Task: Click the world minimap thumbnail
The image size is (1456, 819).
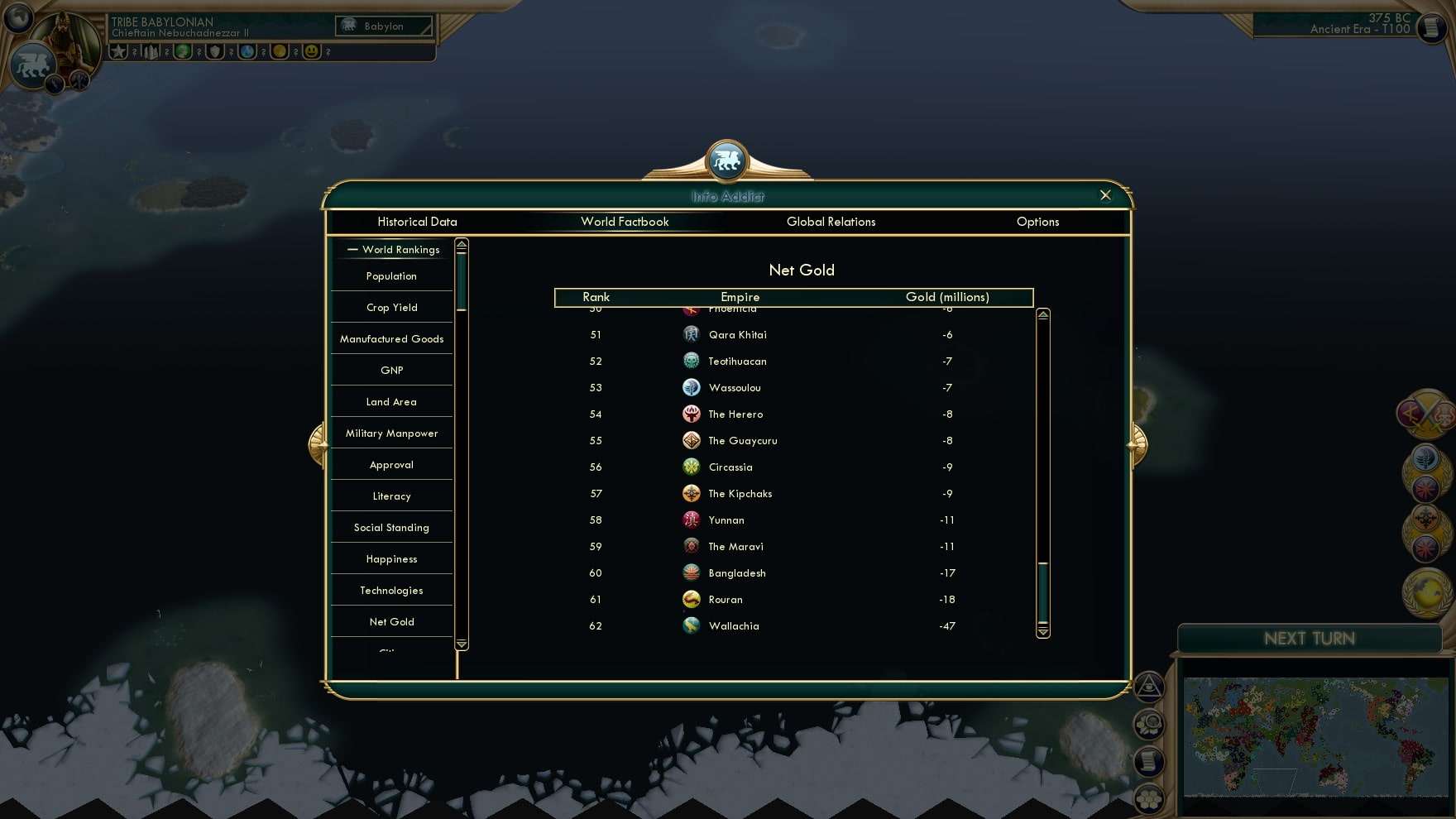Action: click(x=1315, y=736)
